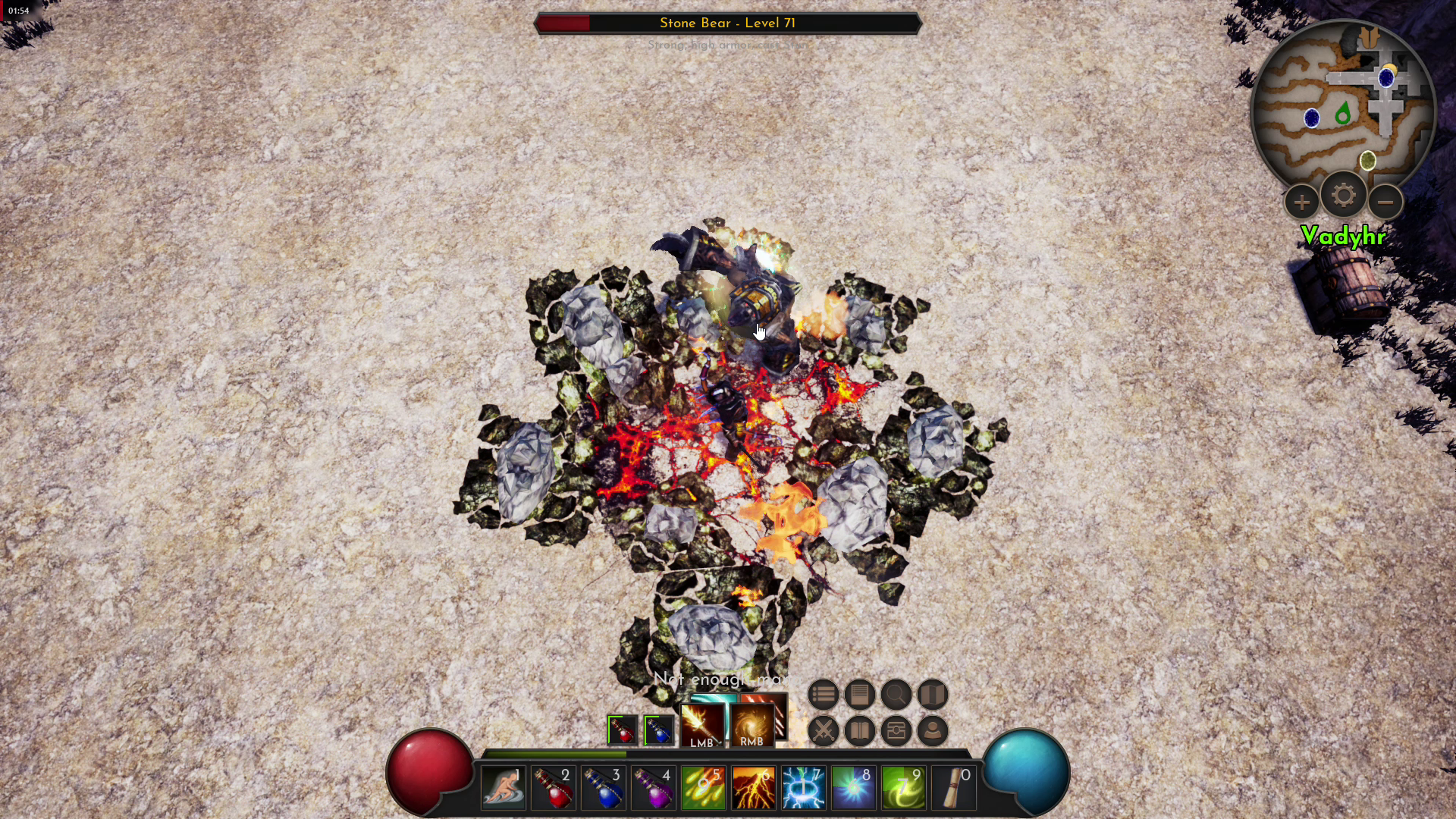Open the folded map button
Viewport: 1456px width, 819px height.
point(933,695)
